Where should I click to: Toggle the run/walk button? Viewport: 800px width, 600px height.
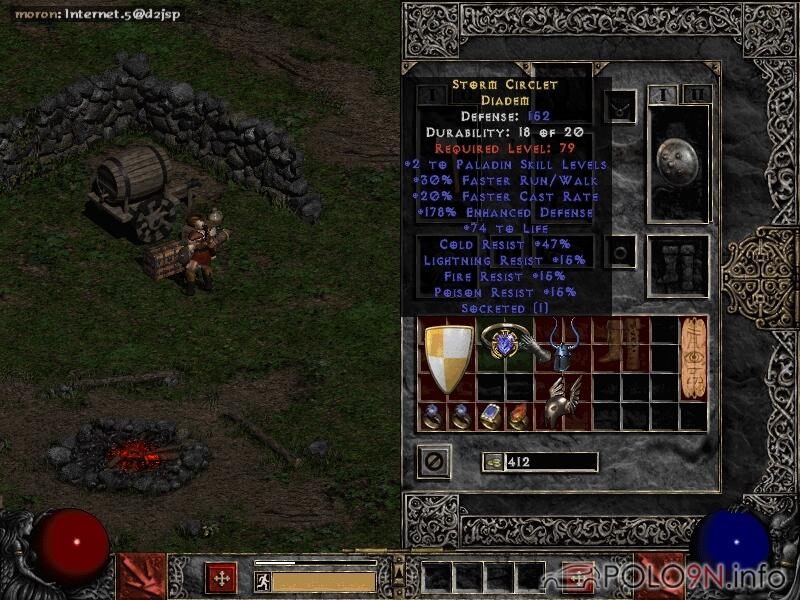point(261,580)
